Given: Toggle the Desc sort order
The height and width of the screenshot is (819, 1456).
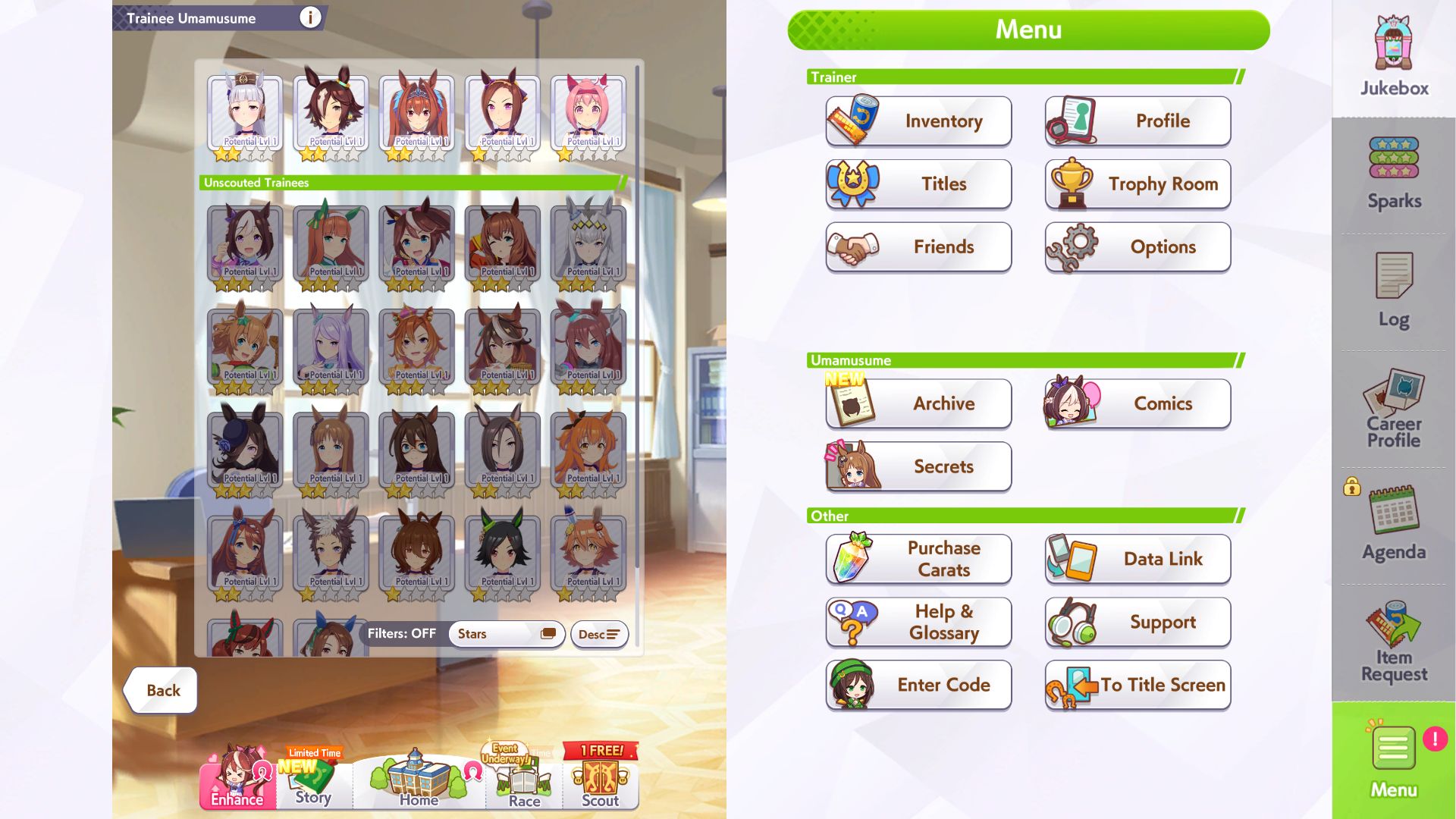Looking at the screenshot, I should [x=599, y=634].
